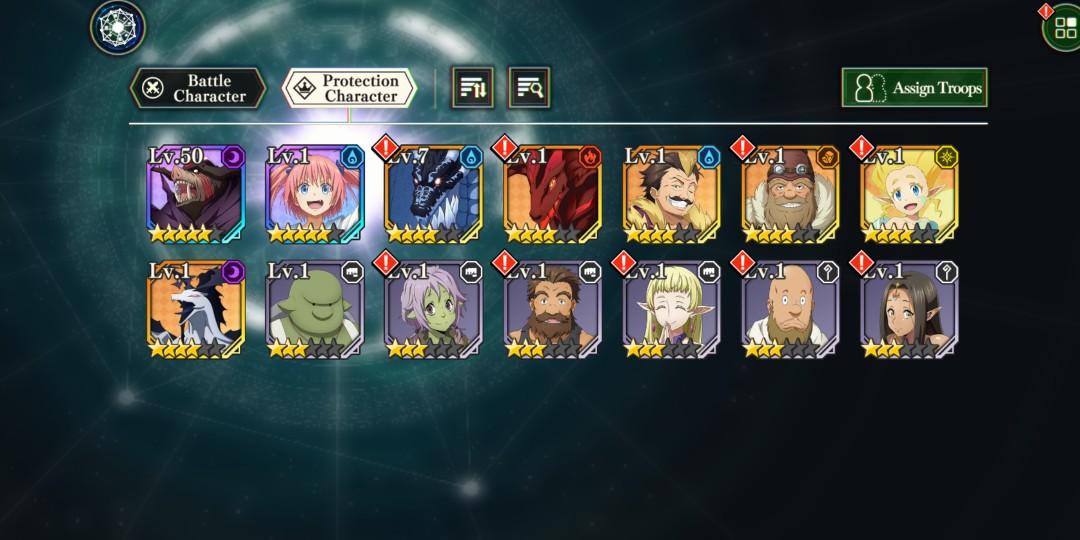Pick the laughing blonde elf card
Screen dimensions: 1080x540
672,309
